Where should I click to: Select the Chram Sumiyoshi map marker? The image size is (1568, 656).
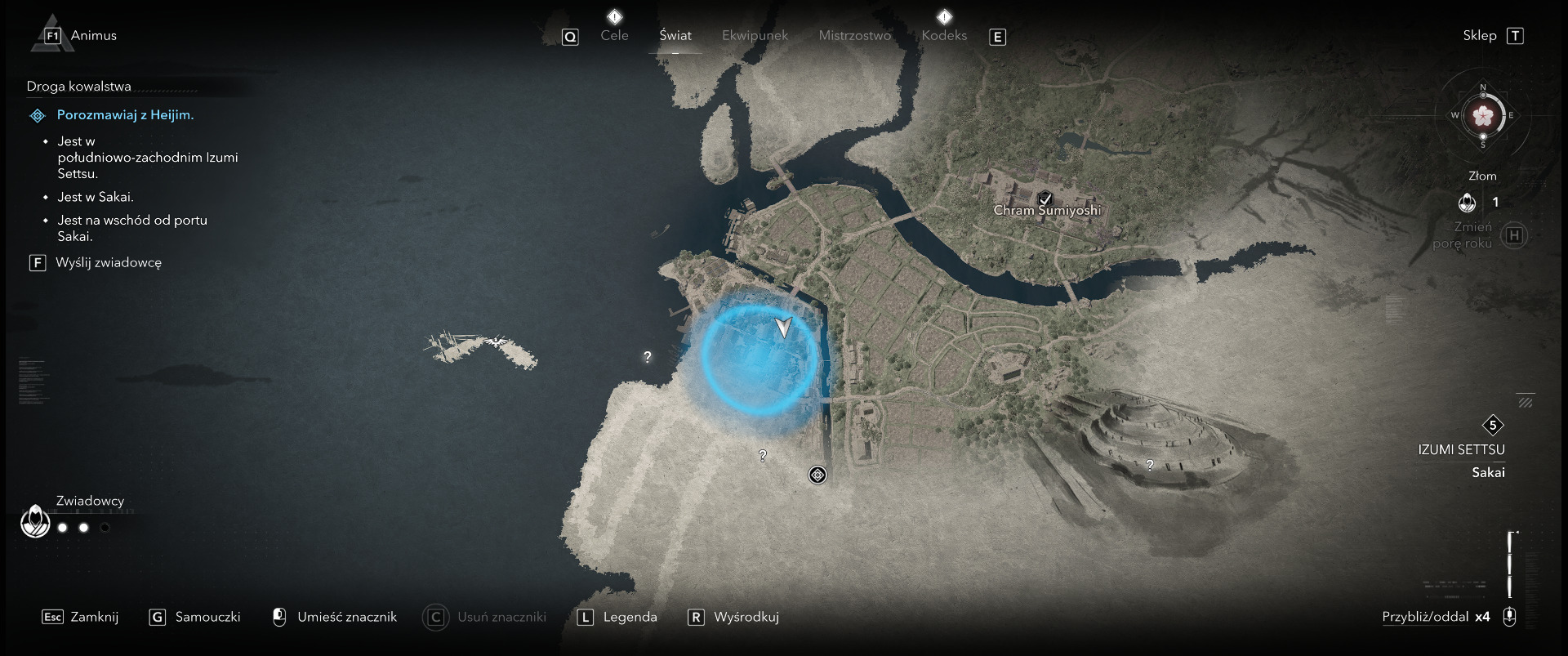[x=1045, y=199]
